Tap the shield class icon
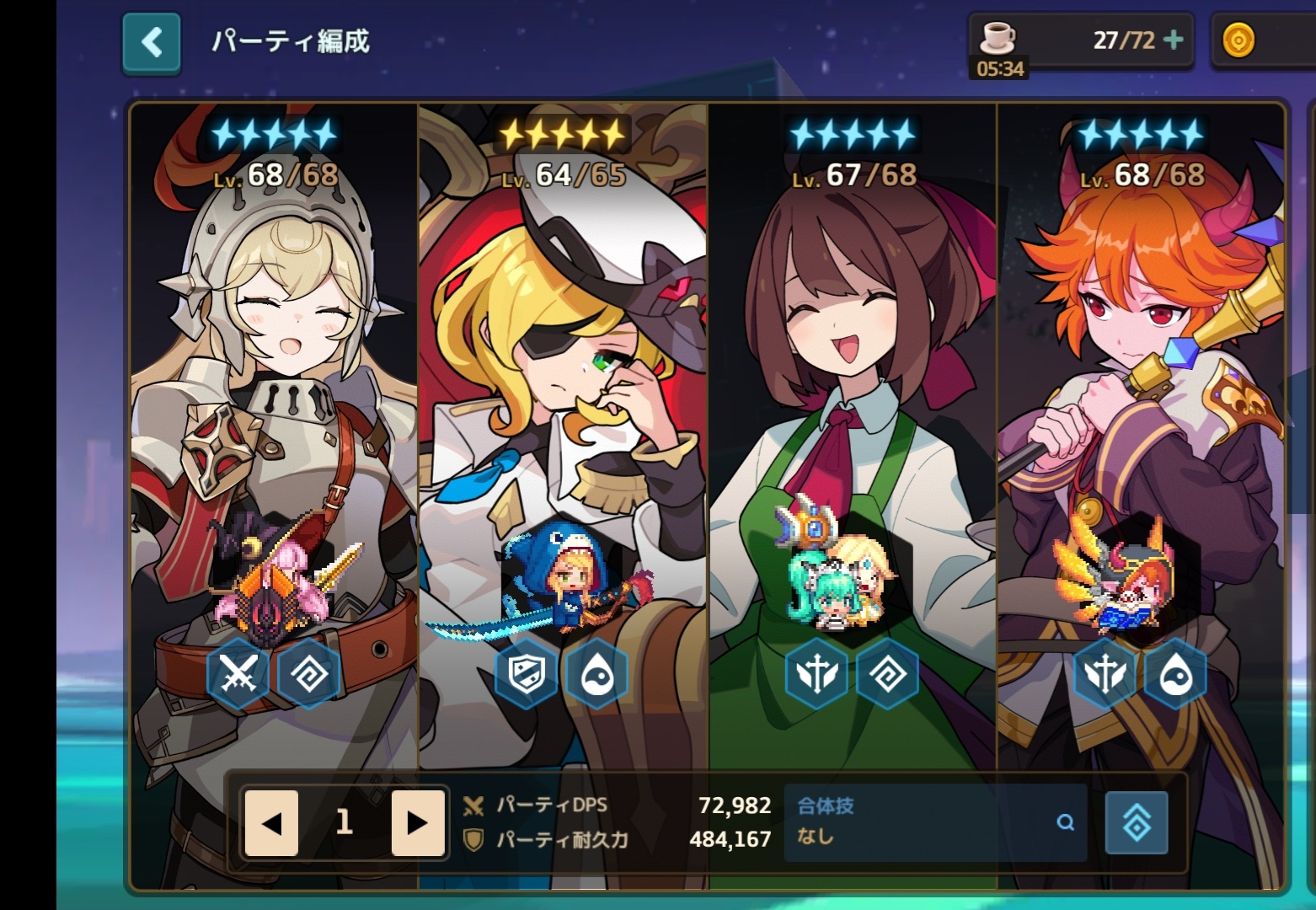 point(527,673)
